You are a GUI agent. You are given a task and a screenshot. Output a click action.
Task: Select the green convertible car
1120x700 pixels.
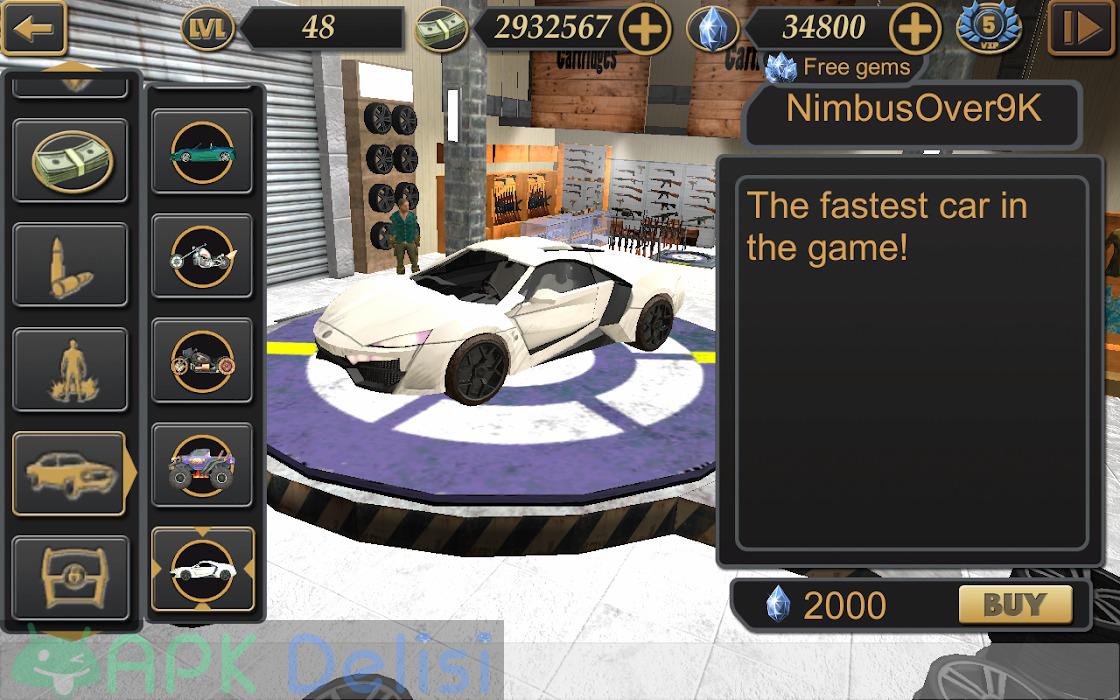pos(202,152)
